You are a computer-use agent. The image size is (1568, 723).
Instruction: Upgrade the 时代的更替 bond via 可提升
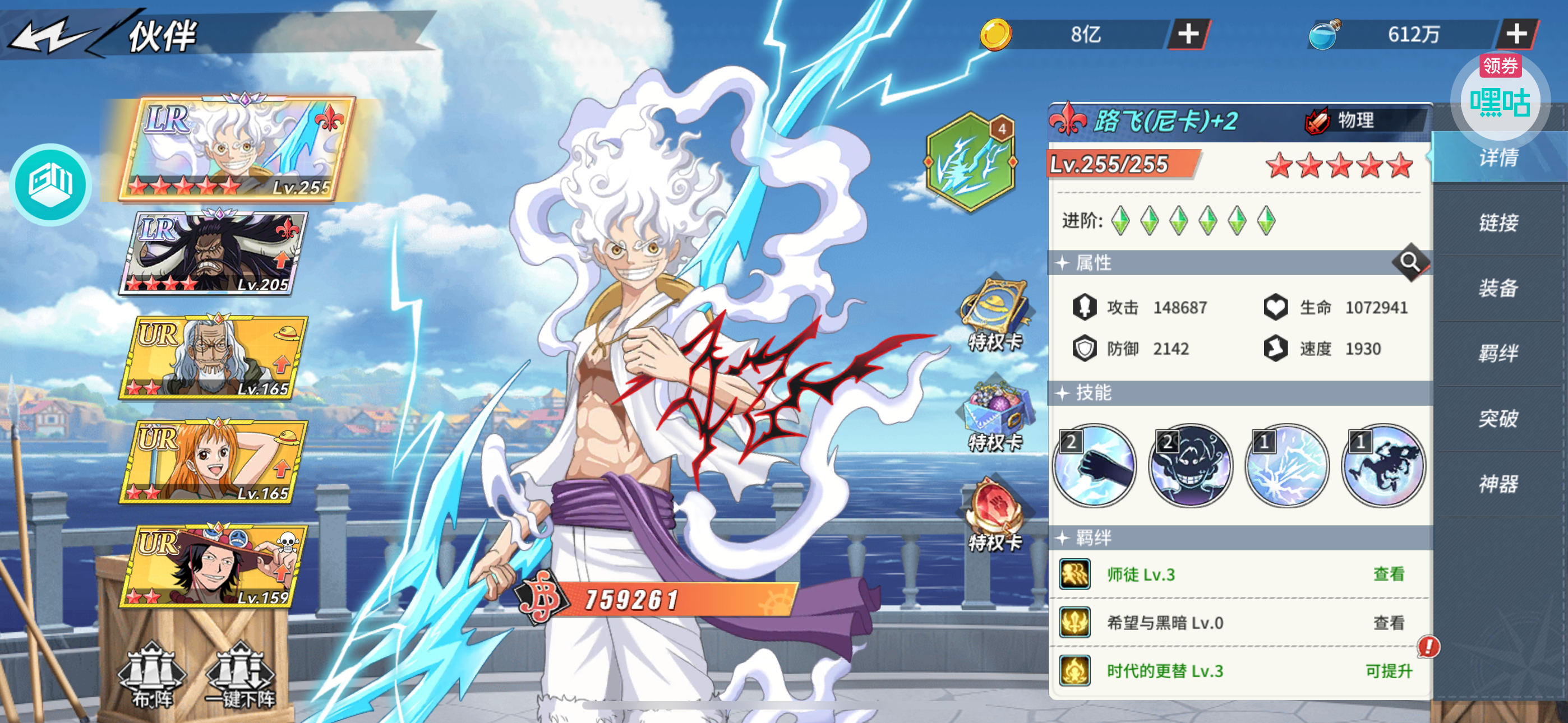coord(1389,671)
